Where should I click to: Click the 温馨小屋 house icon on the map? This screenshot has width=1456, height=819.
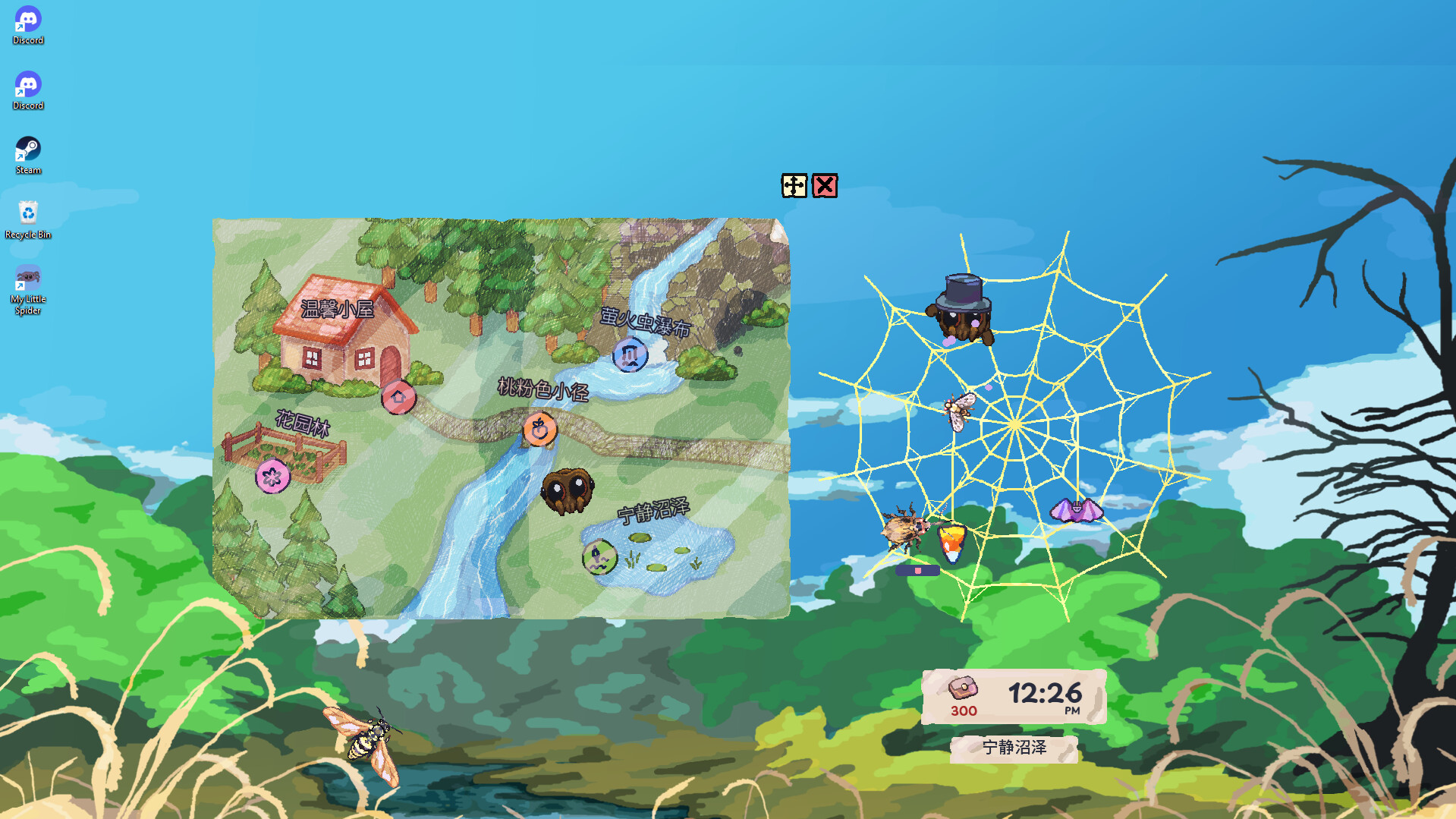coord(400,398)
